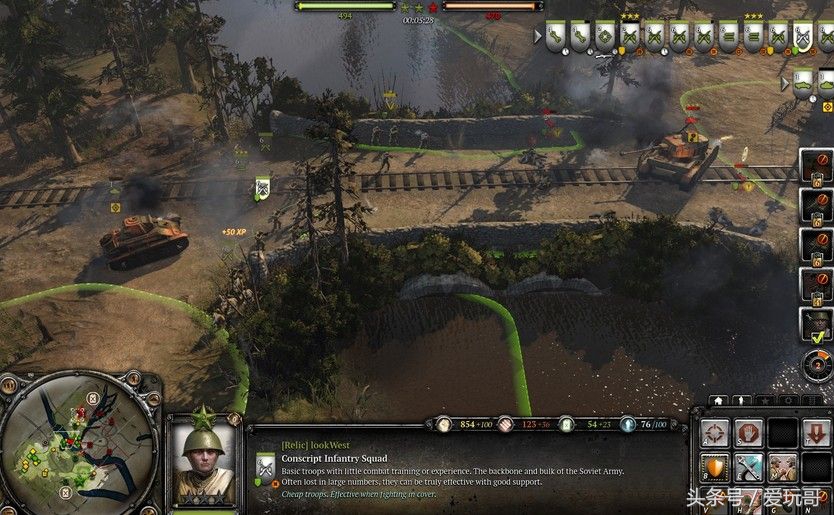The width and height of the screenshot is (834, 515).
Task: Activate the attack-move crosshair command
Action: pos(714,433)
